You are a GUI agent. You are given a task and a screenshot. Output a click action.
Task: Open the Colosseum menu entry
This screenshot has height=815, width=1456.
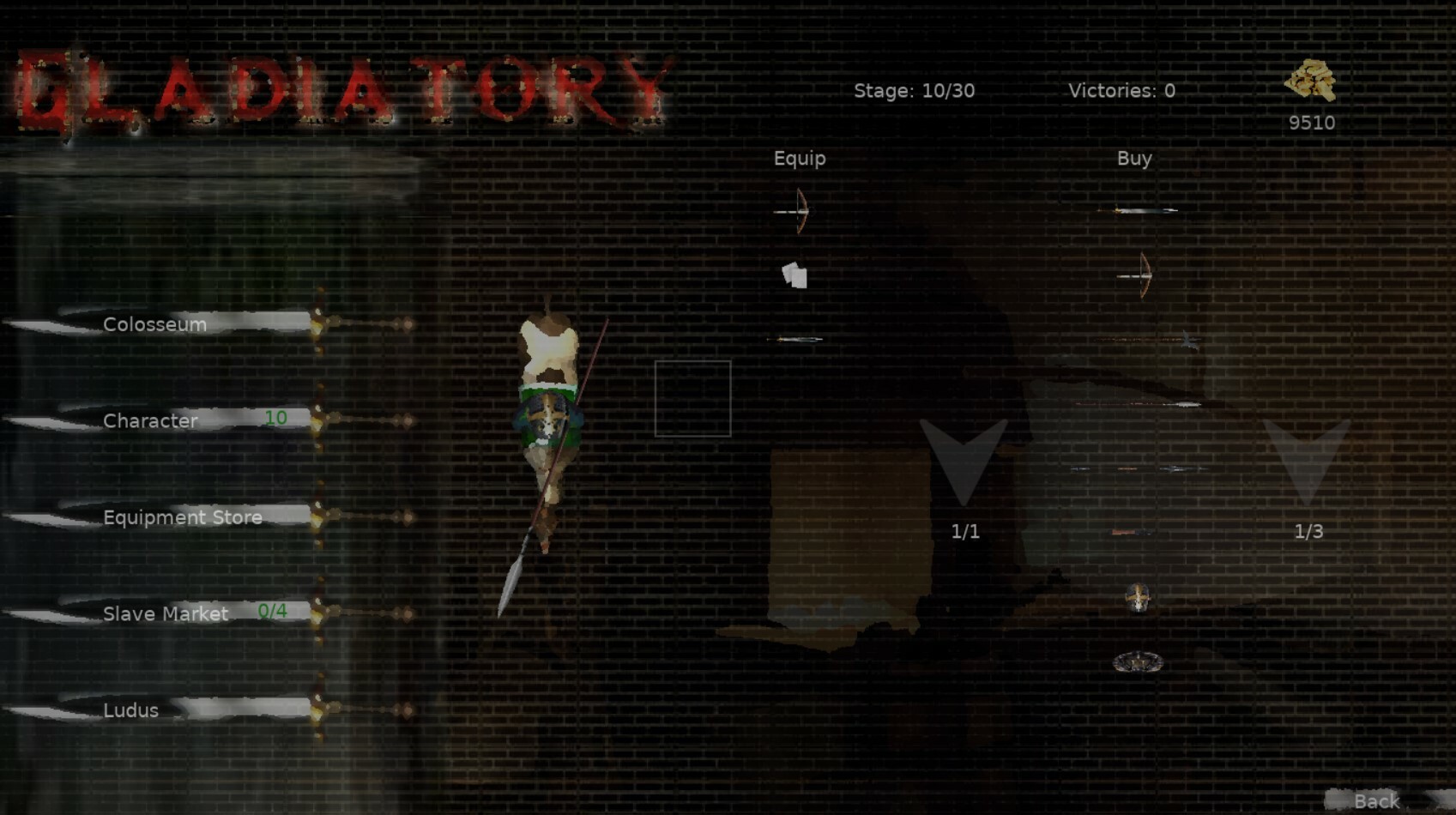click(154, 324)
